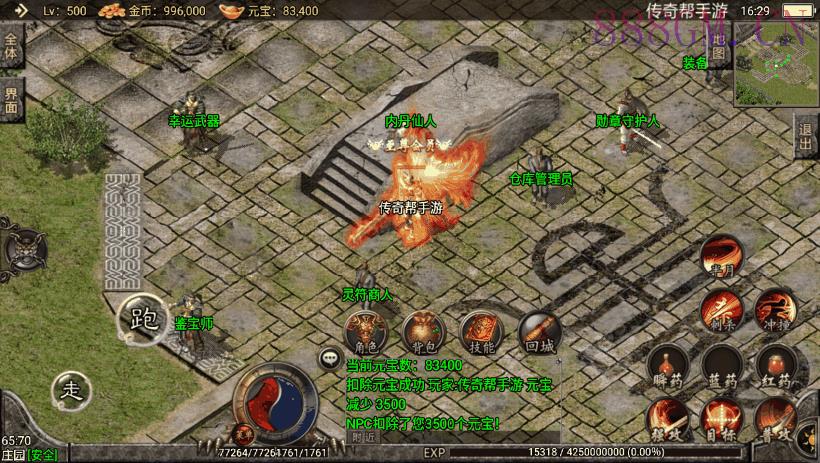Select the 全体 tab on the left edge

[x=11, y=49]
